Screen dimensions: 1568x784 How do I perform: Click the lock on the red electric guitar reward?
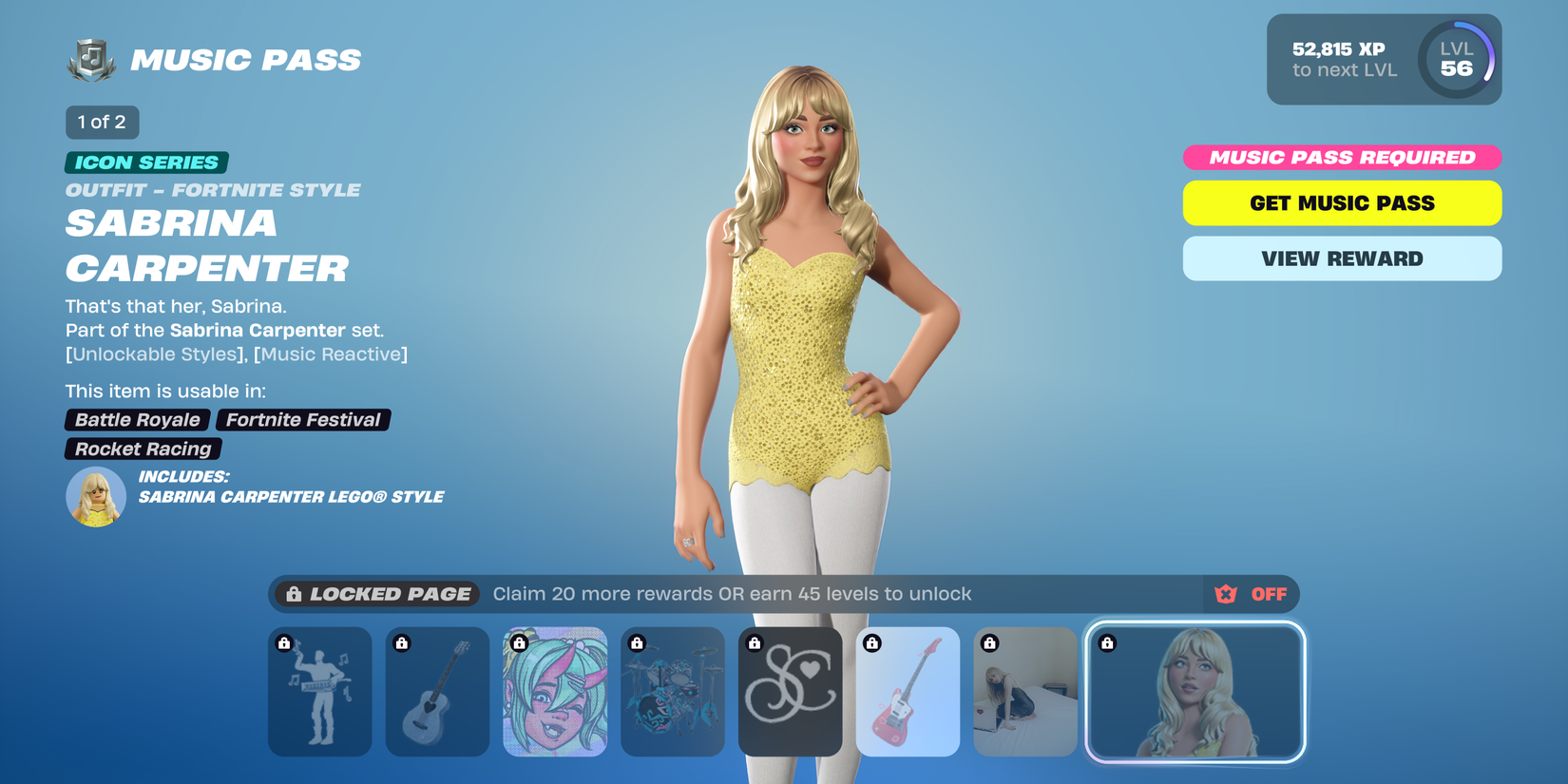873,643
